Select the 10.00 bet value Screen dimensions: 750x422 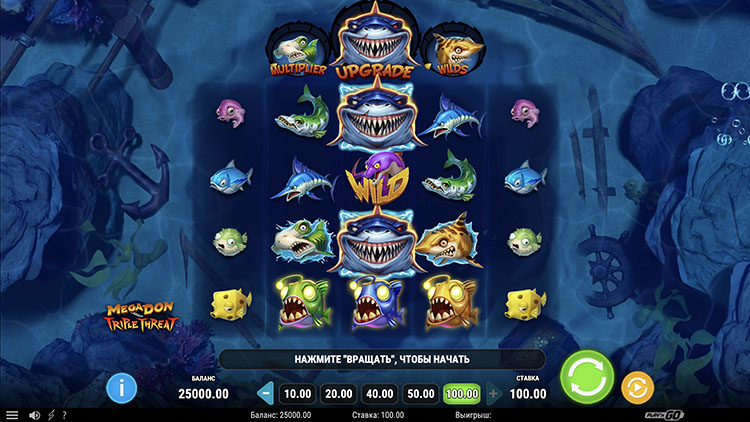tap(299, 393)
